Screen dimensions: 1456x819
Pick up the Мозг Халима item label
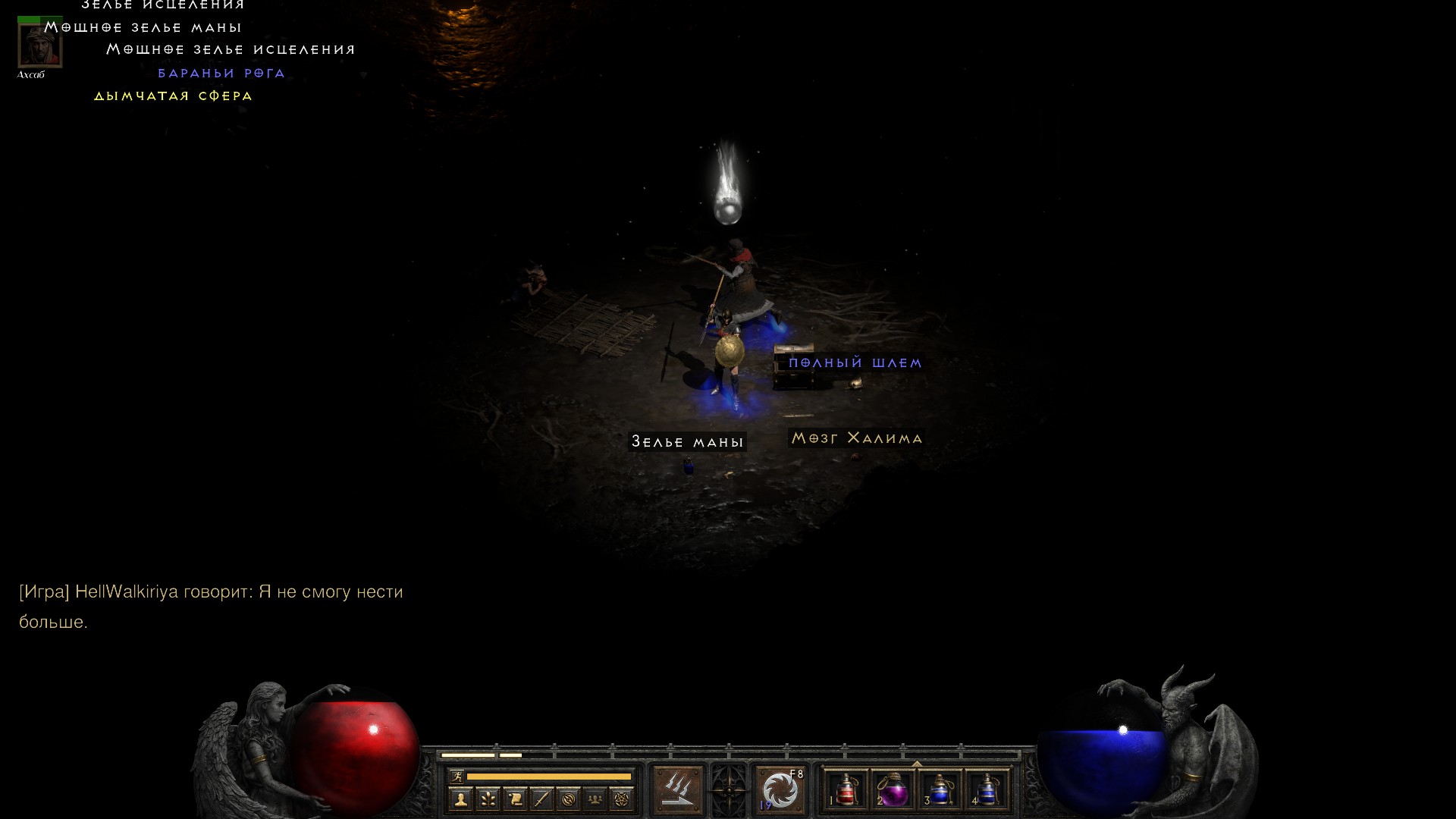pyautogui.click(x=856, y=438)
